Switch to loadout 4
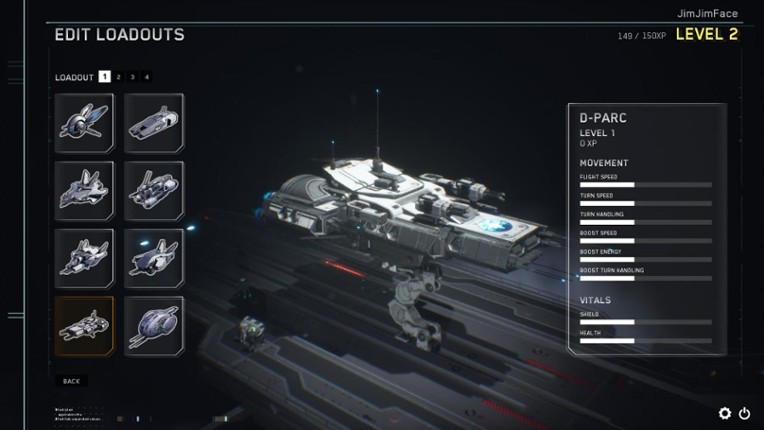Screen dimensions: 764x430 tap(146, 77)
